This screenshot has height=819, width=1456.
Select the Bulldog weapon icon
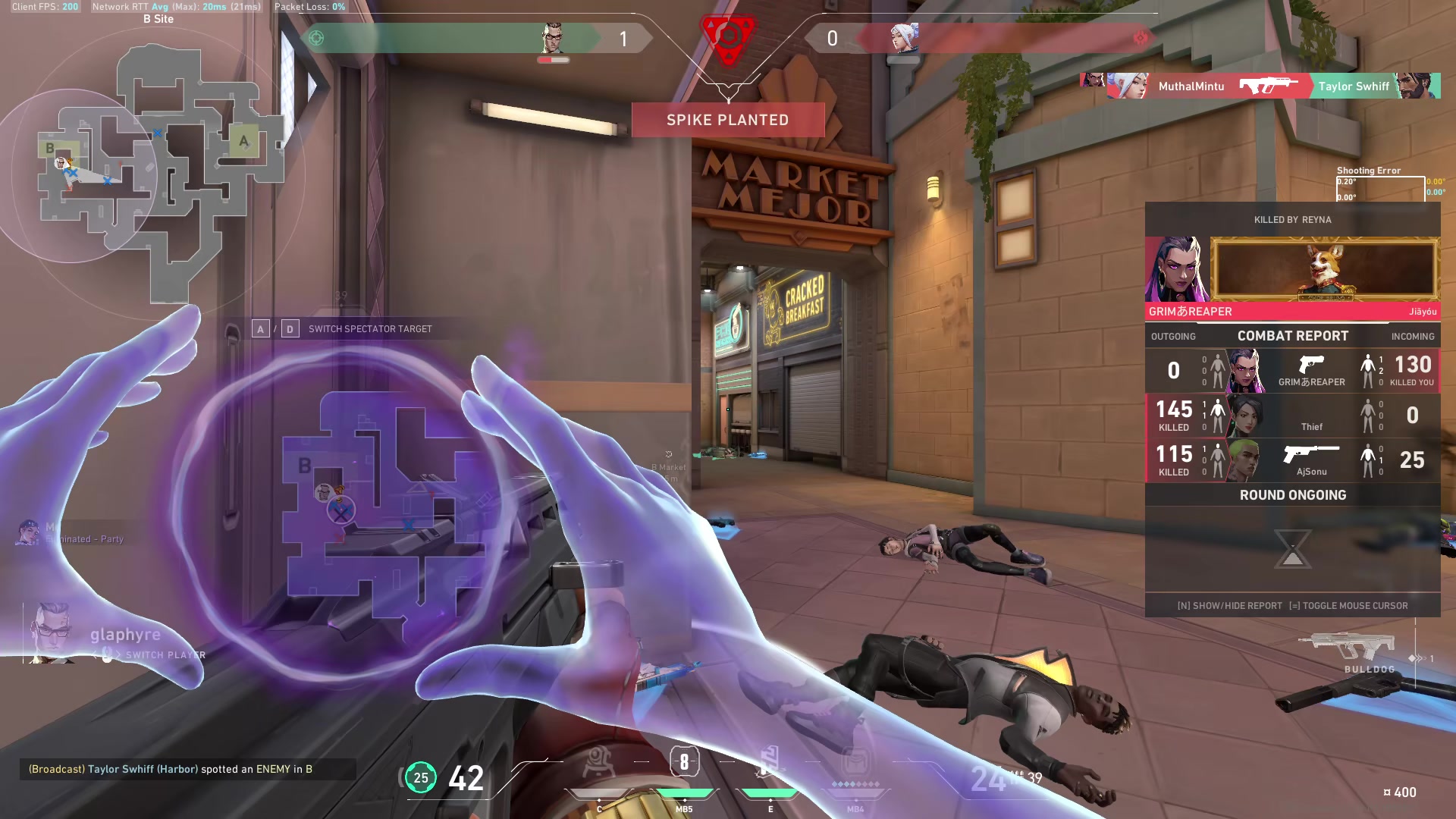(1345, 648)
